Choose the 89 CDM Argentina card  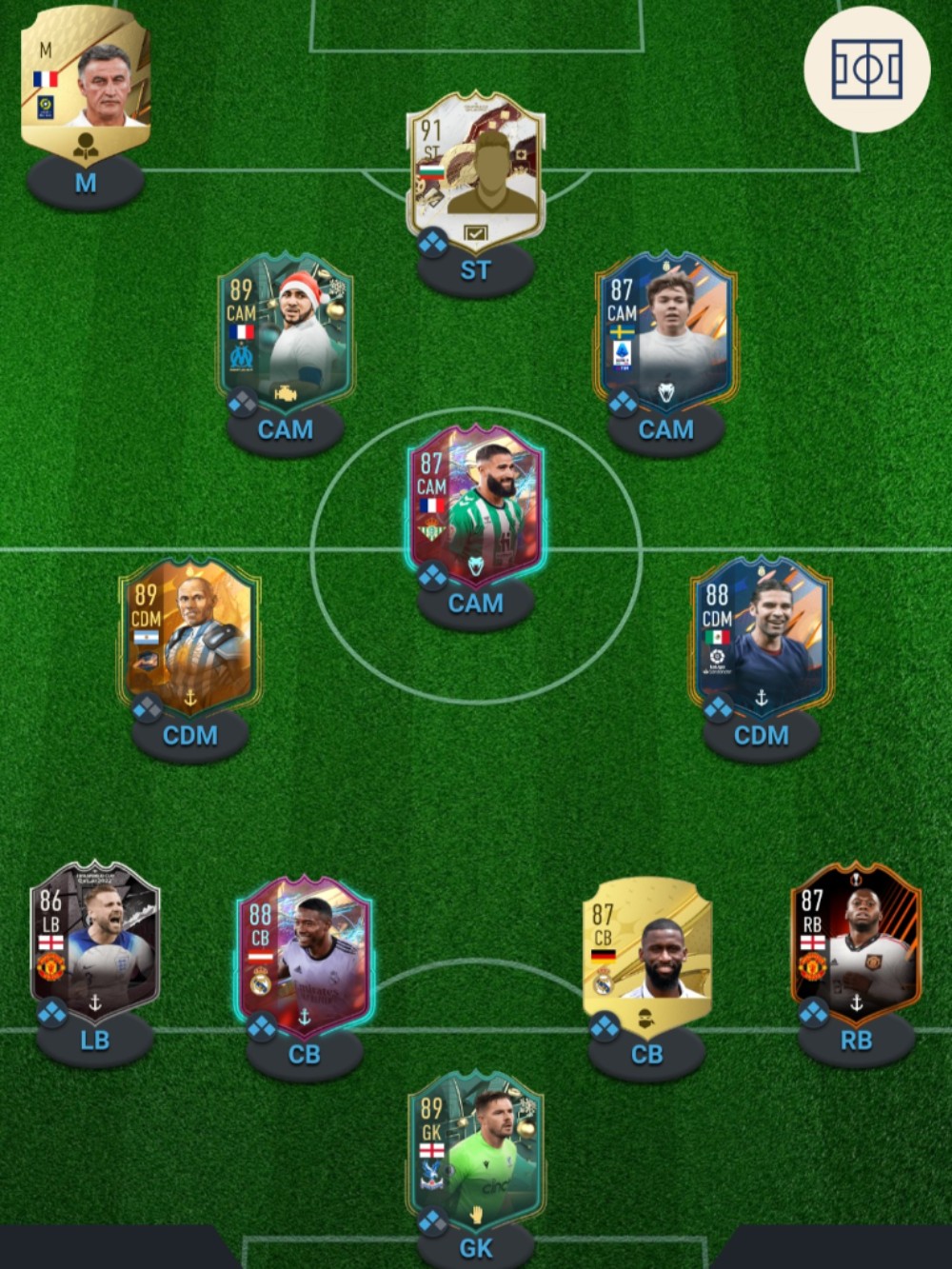click(189, 636)
